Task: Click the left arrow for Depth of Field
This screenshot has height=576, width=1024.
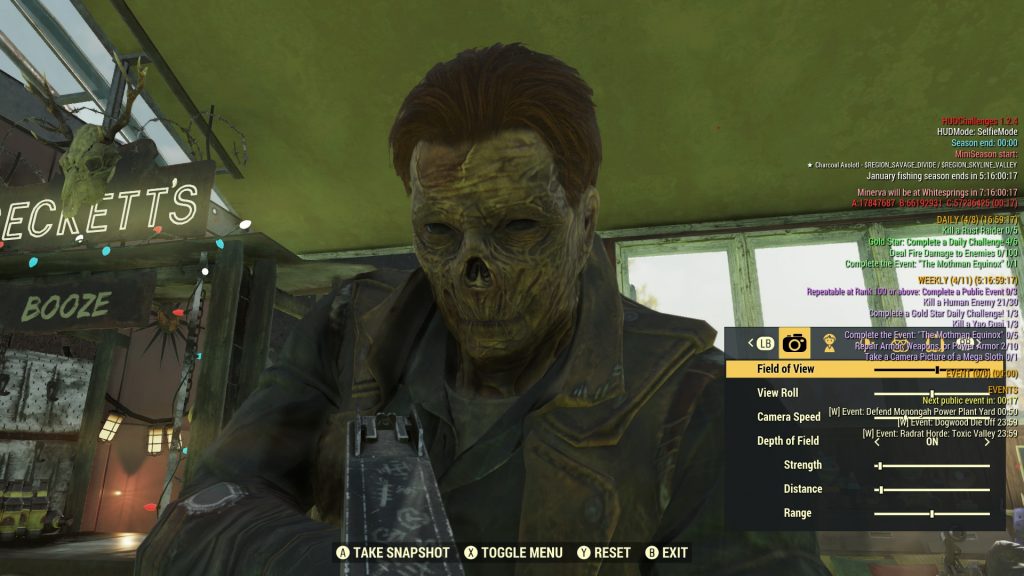Action: (877, 441)
